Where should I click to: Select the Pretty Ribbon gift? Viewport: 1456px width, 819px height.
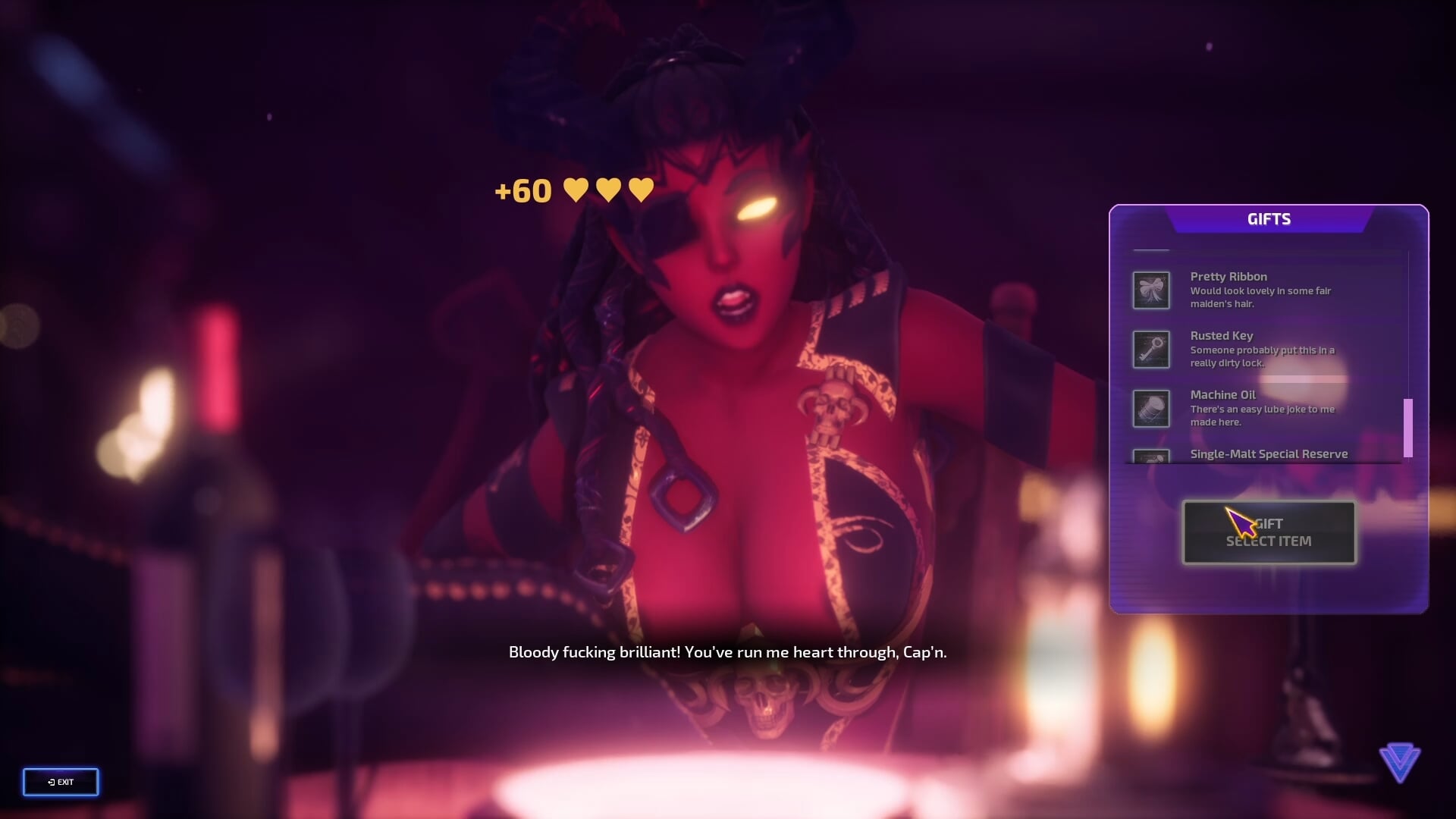tap(1259, 290)
